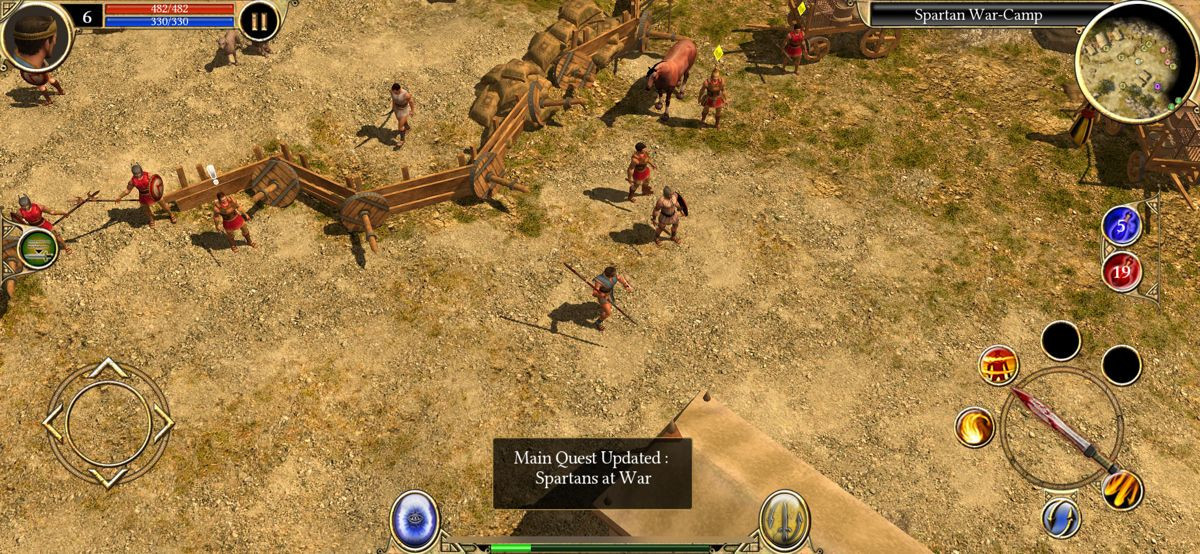Tap the blue circular arrows button
Viewport: 1200px width, 554px height.
coord(1060,517)
